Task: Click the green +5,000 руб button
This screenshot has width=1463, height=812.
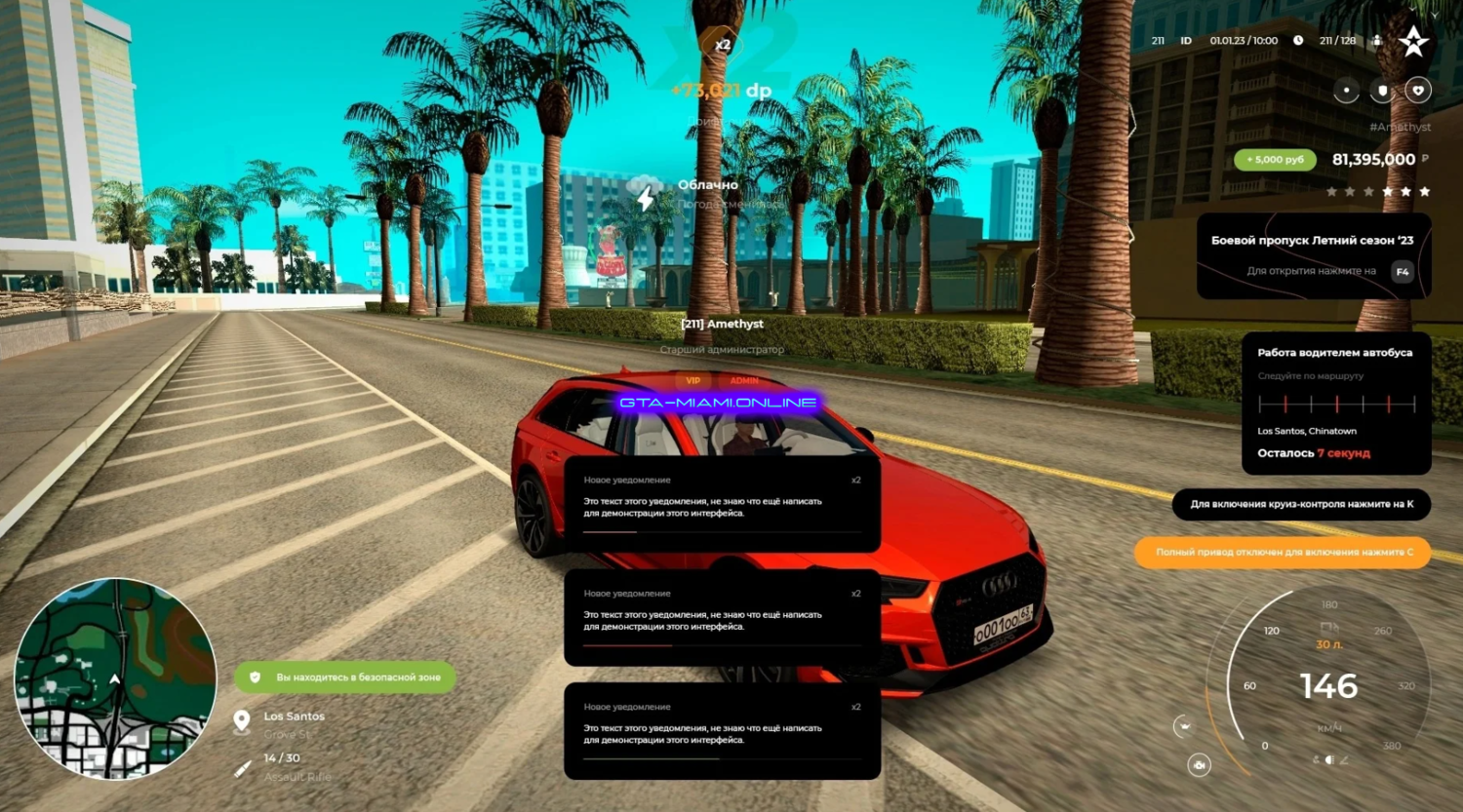Action: [x=1274, y=160]
